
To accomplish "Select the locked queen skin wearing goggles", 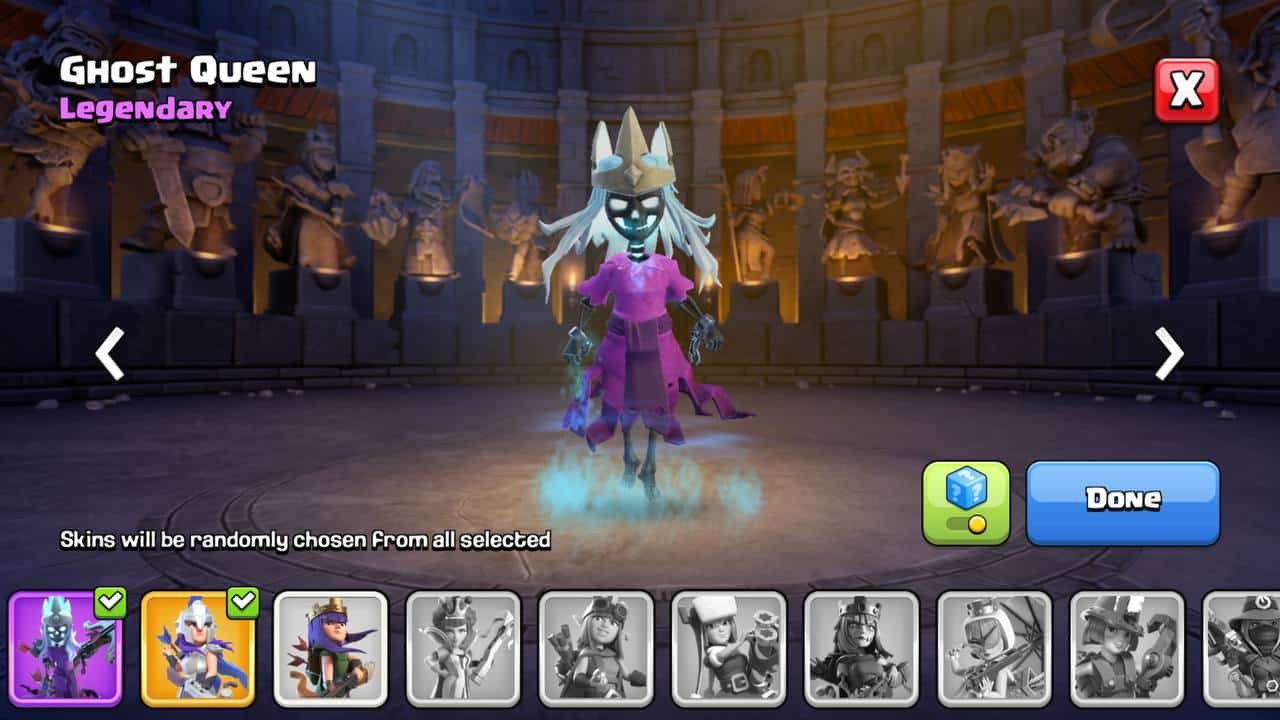I will 596,648.
